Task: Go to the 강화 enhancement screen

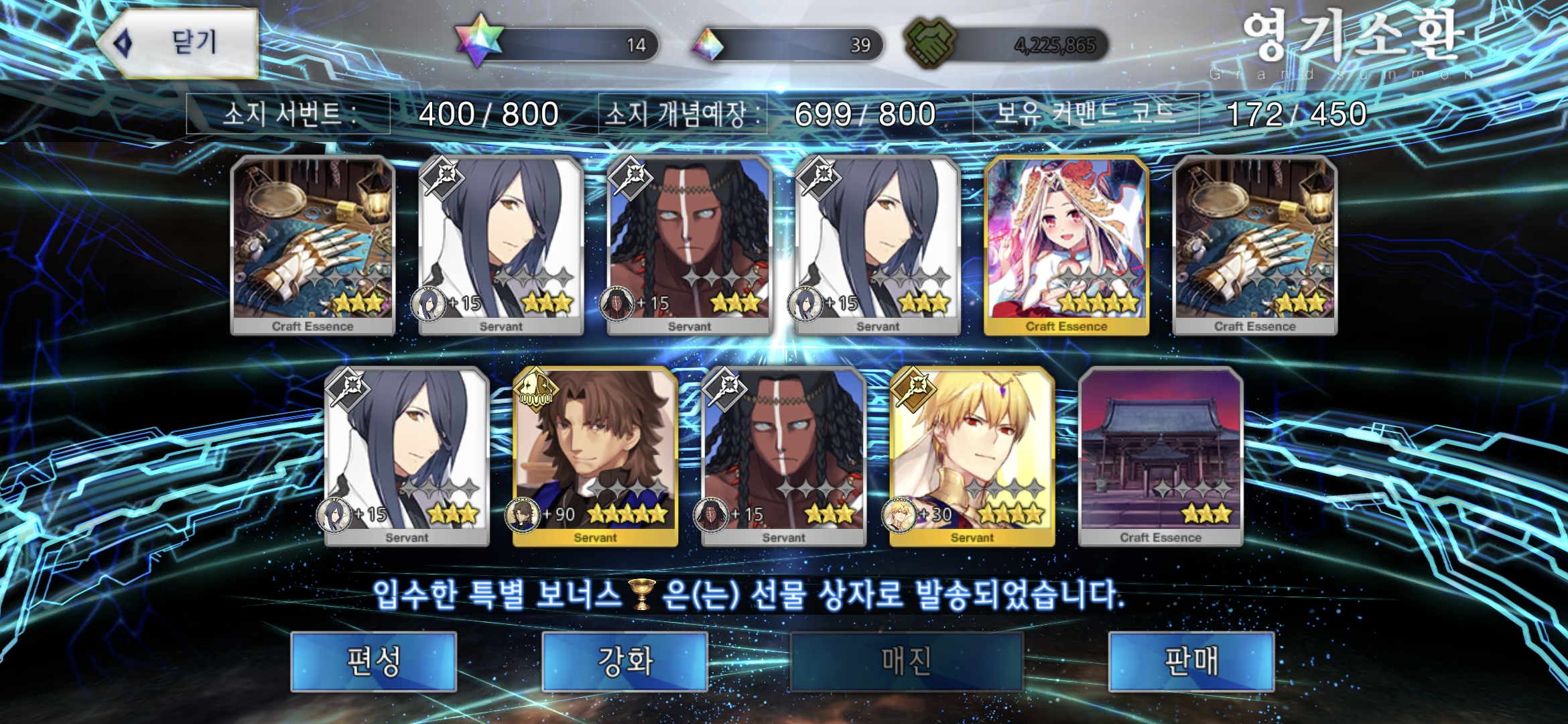Action: point(625,661)
